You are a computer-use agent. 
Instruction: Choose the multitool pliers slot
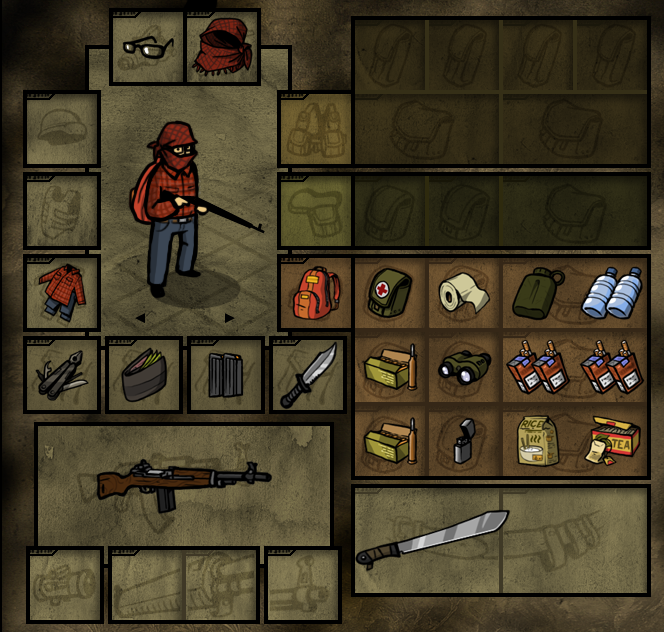click(x=62, y=375)
